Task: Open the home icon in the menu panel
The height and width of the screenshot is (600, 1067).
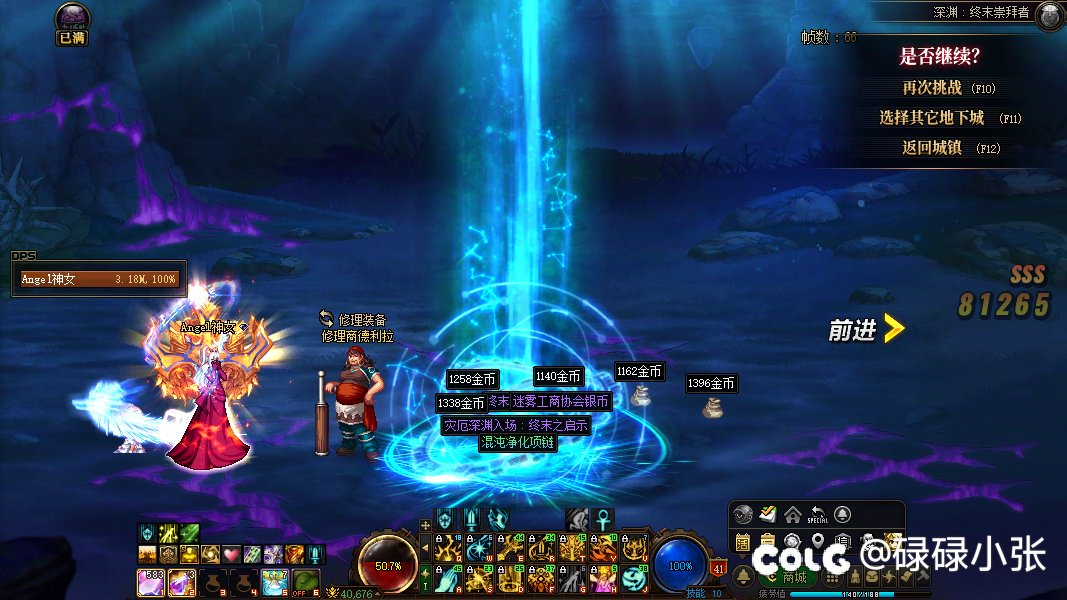Action: (792, 515)
